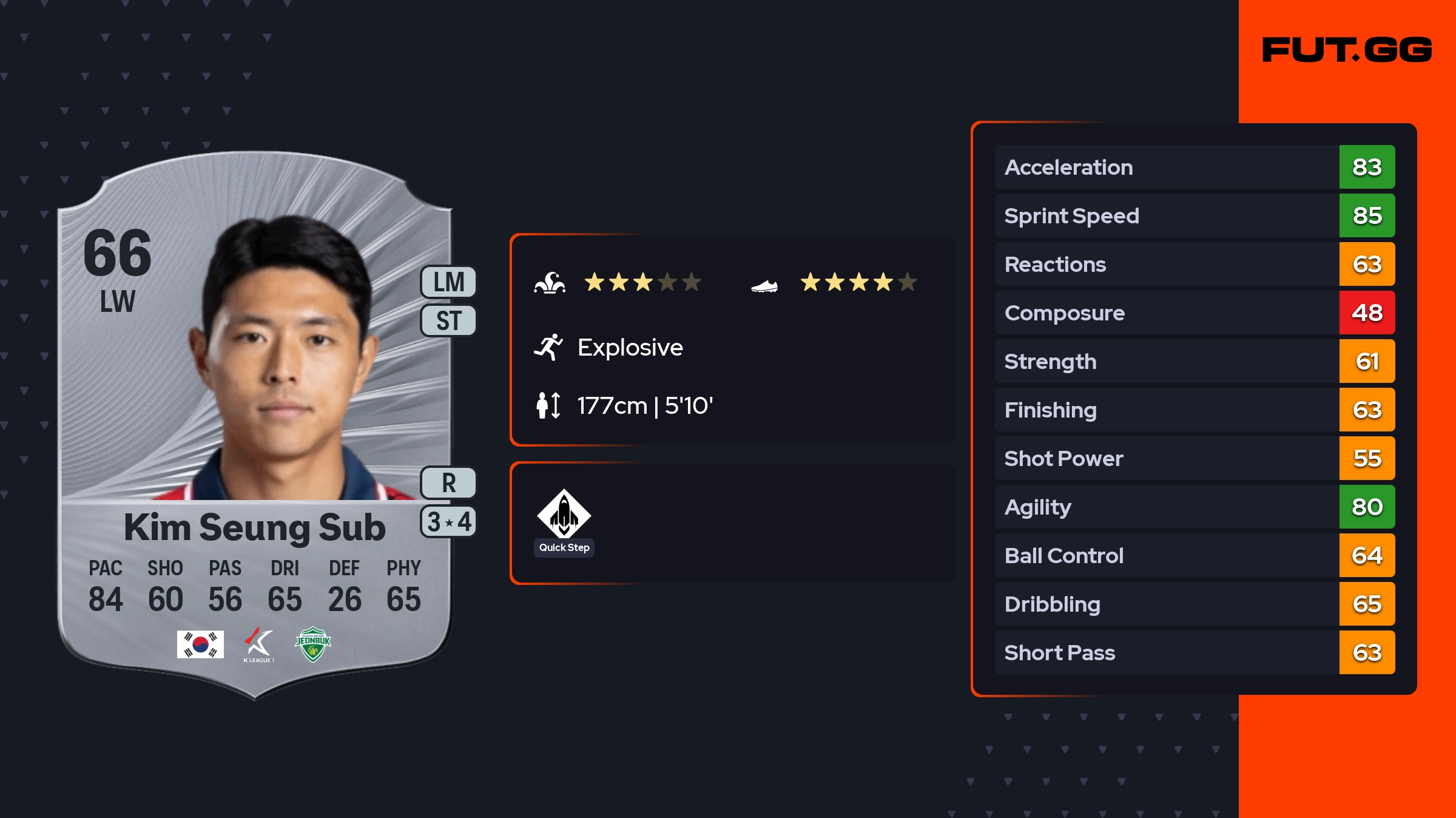Viewport: 1456px width, 818px height.
Task: Select the ST alternate position badge
Action: click(448, 320)
